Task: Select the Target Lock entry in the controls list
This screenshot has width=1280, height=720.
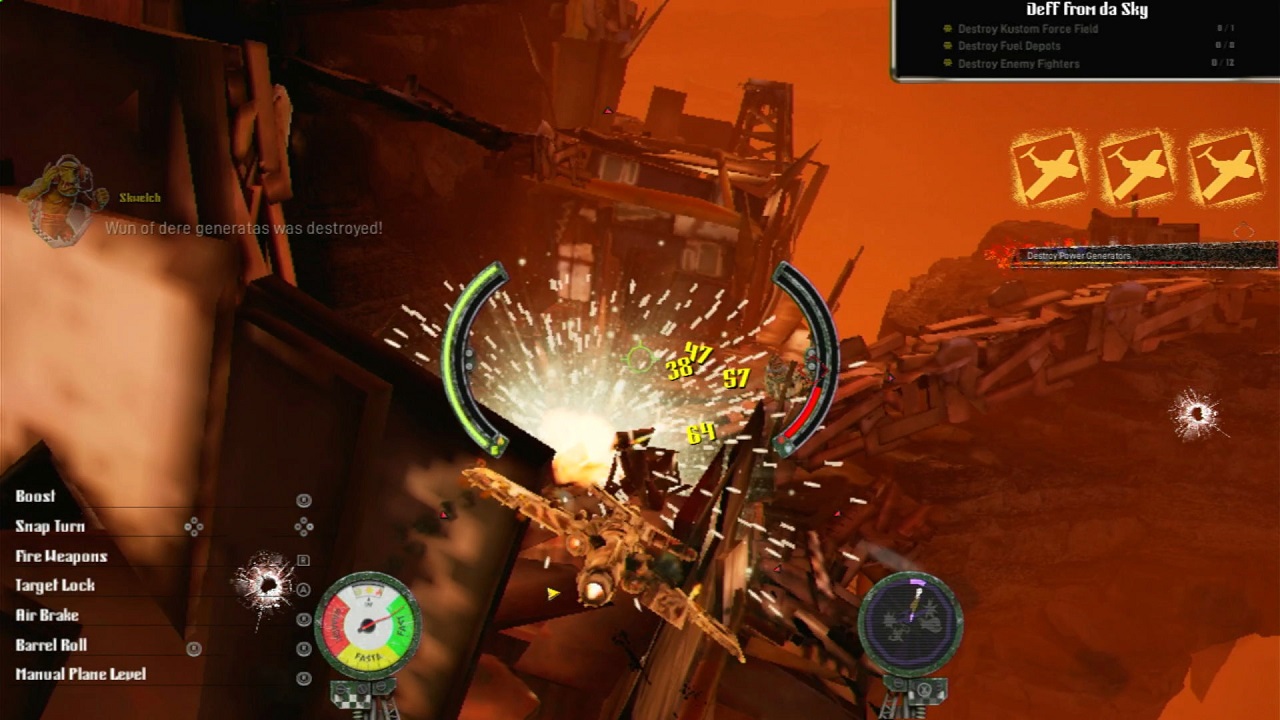Action: [x=55, y=586]
